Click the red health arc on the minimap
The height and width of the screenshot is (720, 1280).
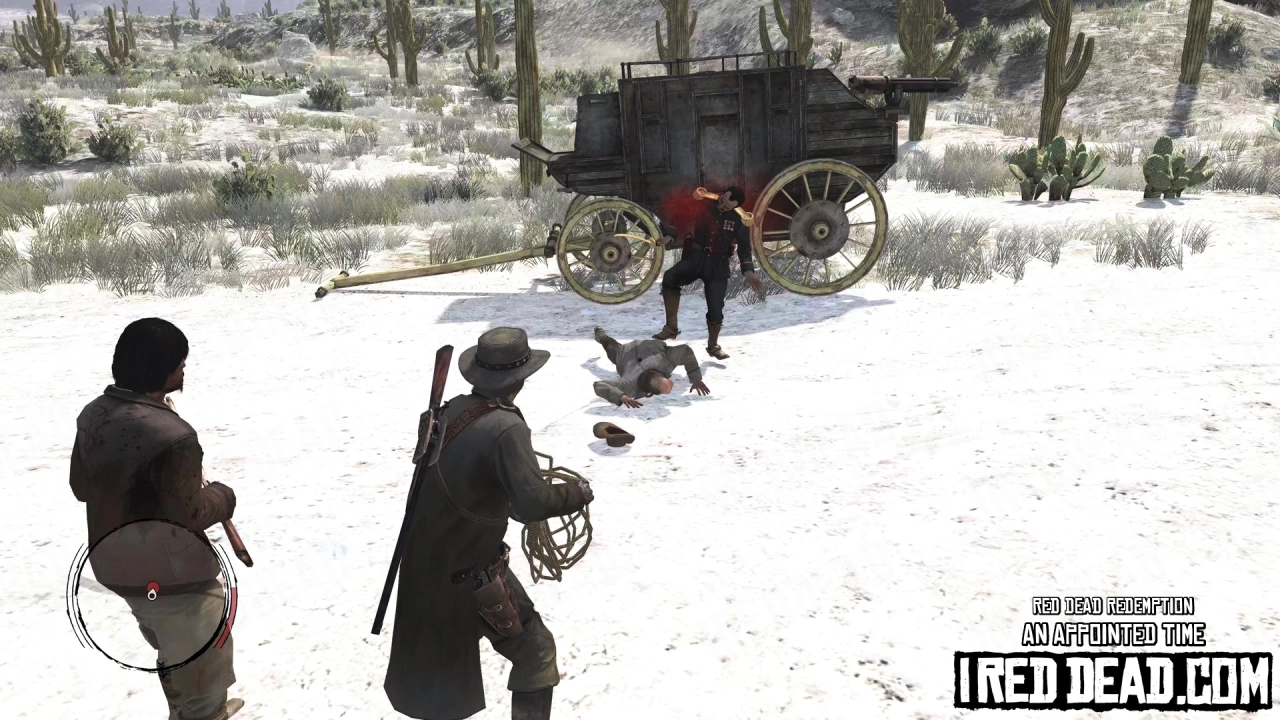pyautogui.click(x=230, y=617)
